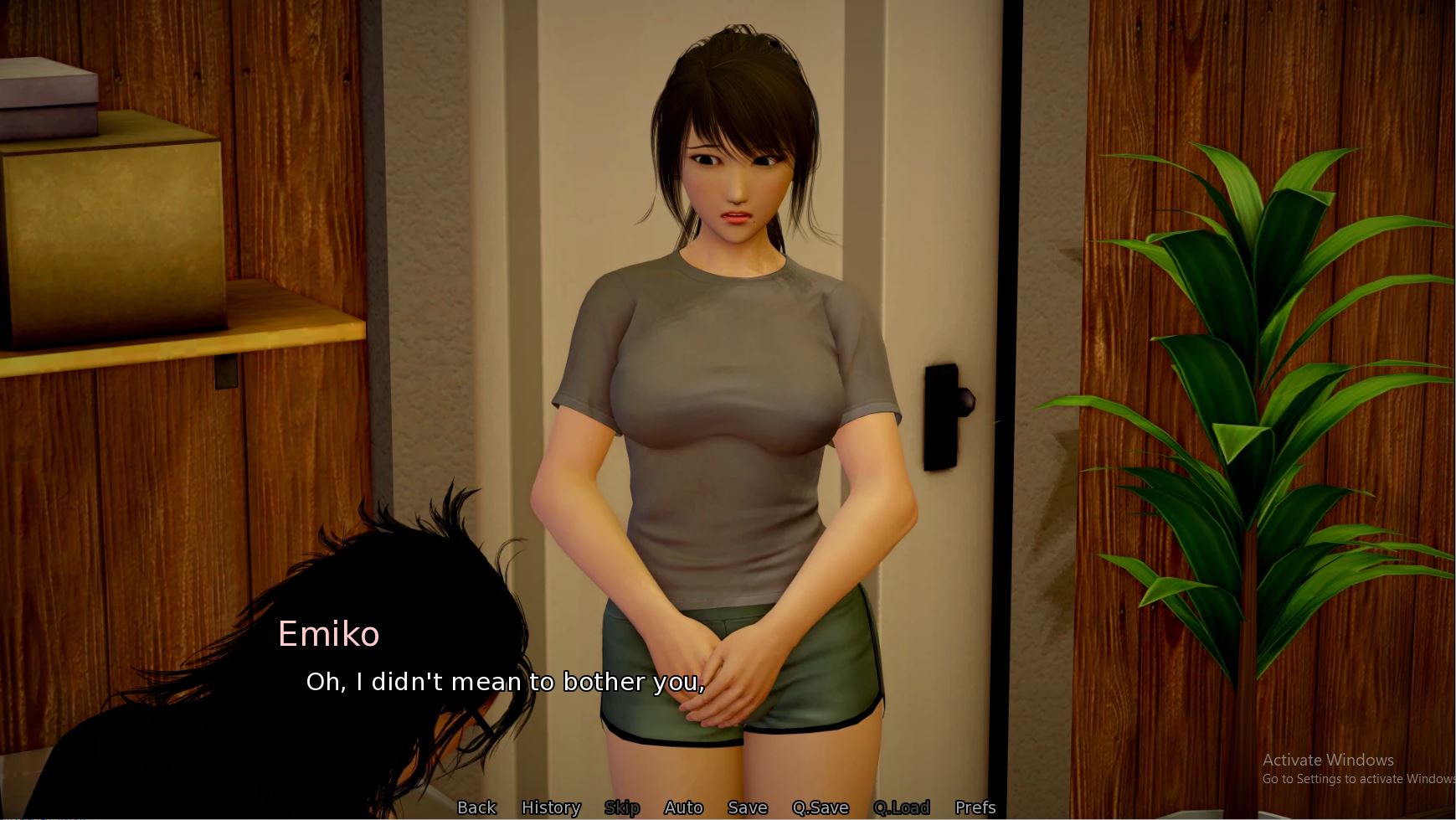The height and width of the screenshot is (820, 1456).
Task: Quick load with Q.Load
Action: coord(902,807)
